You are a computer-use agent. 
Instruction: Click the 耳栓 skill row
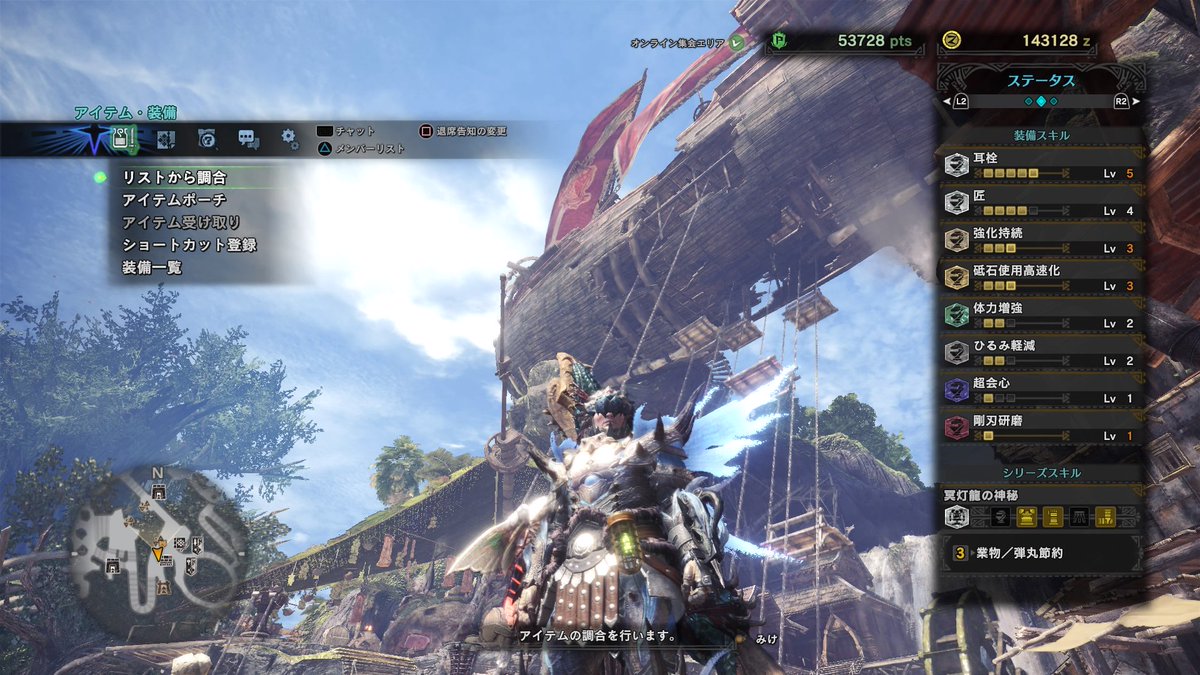click(x=1041, y=166)
